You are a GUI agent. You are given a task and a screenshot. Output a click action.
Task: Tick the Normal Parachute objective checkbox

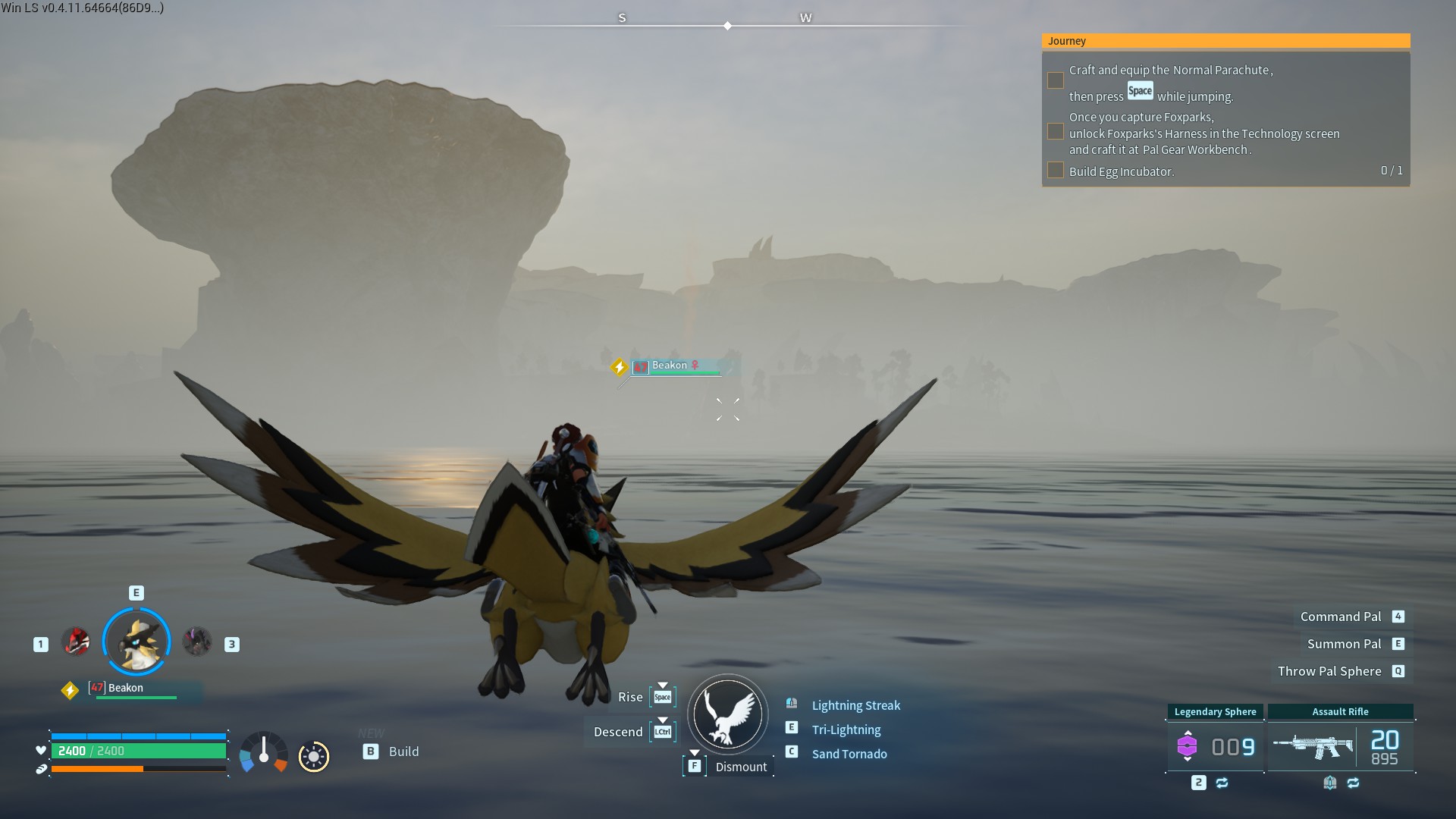point(1056,80)
